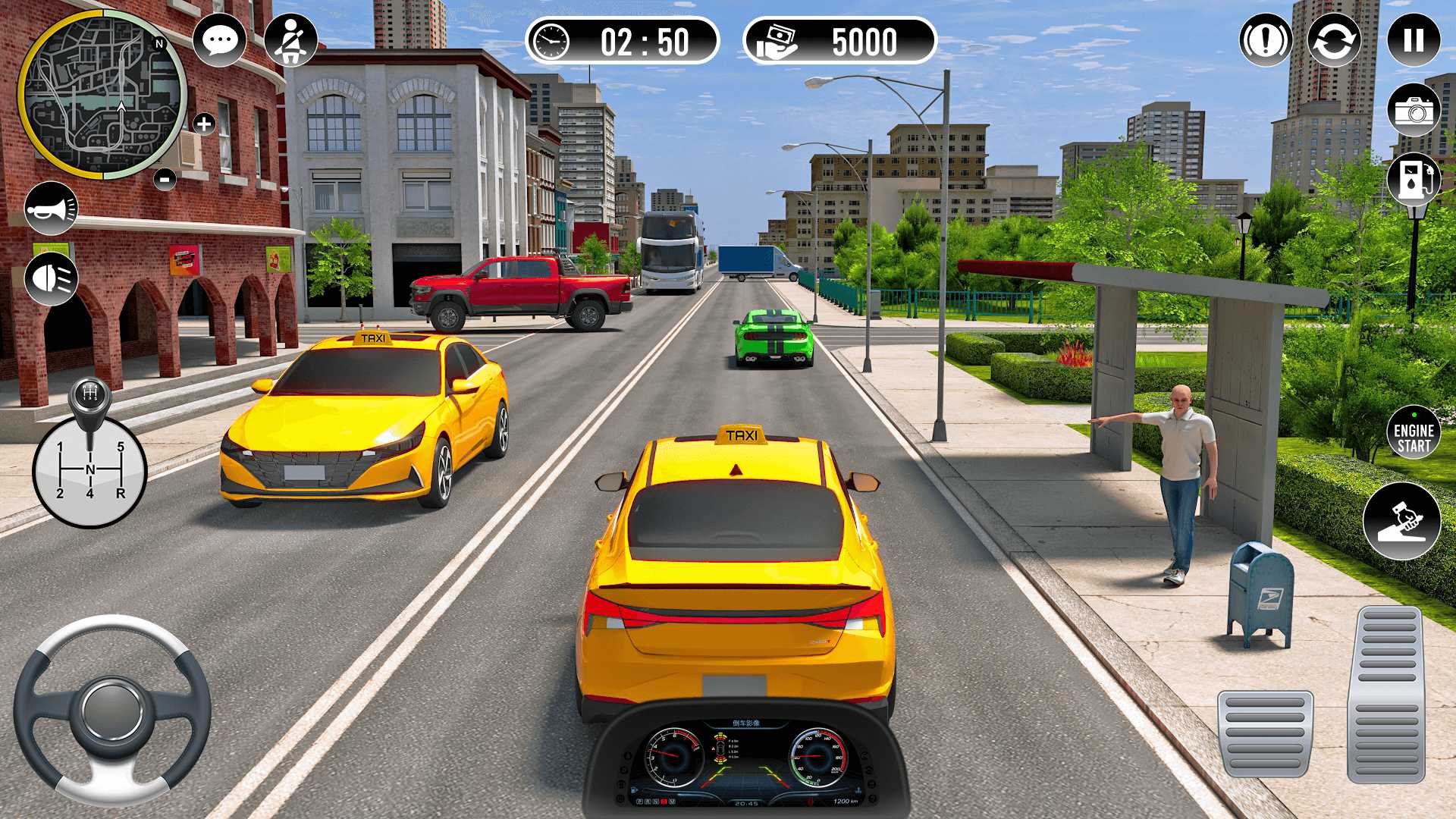Tap the steering wheel control

click(112, 710)
